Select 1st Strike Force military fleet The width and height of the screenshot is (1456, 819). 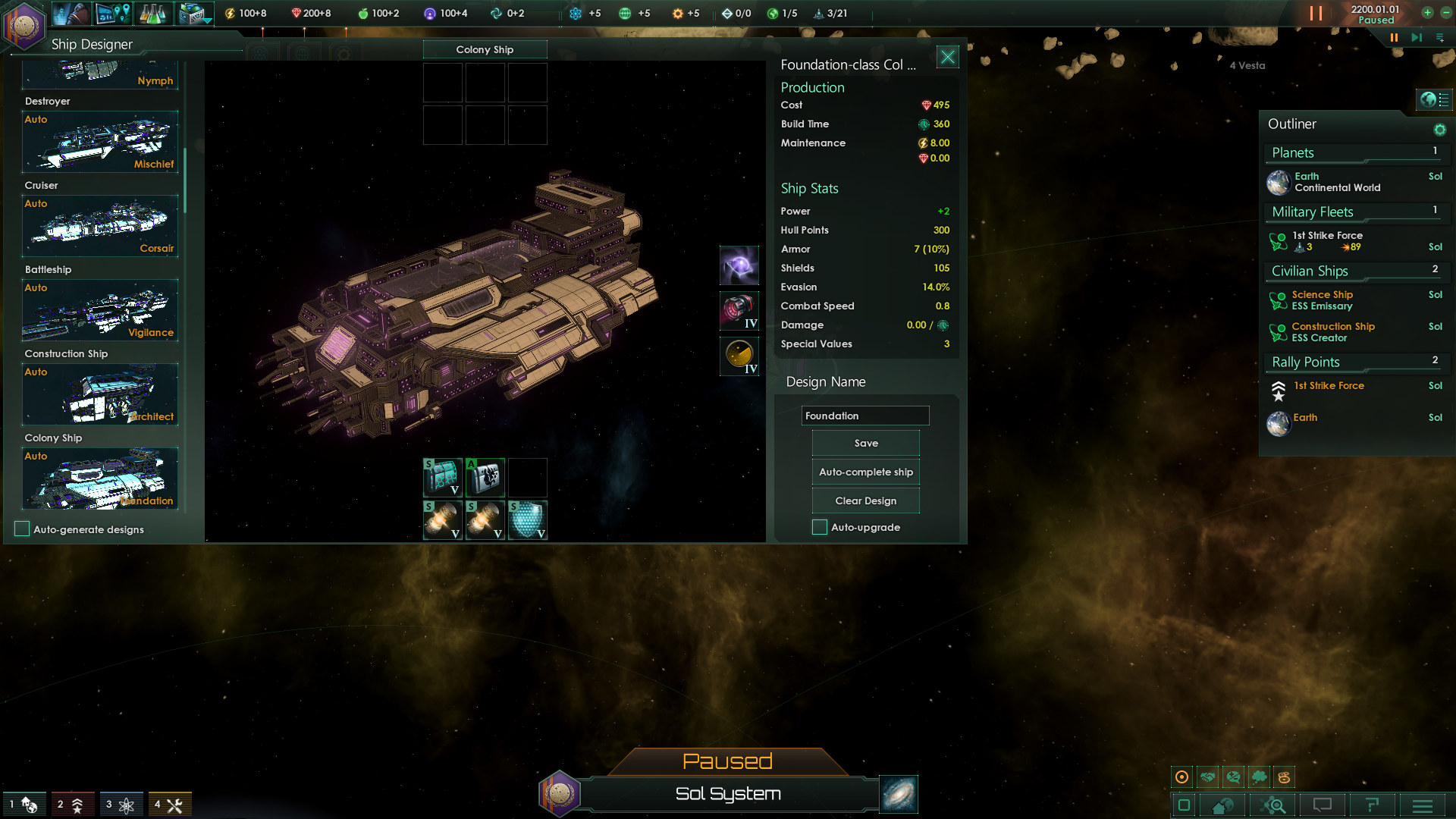click(1327, 241)
